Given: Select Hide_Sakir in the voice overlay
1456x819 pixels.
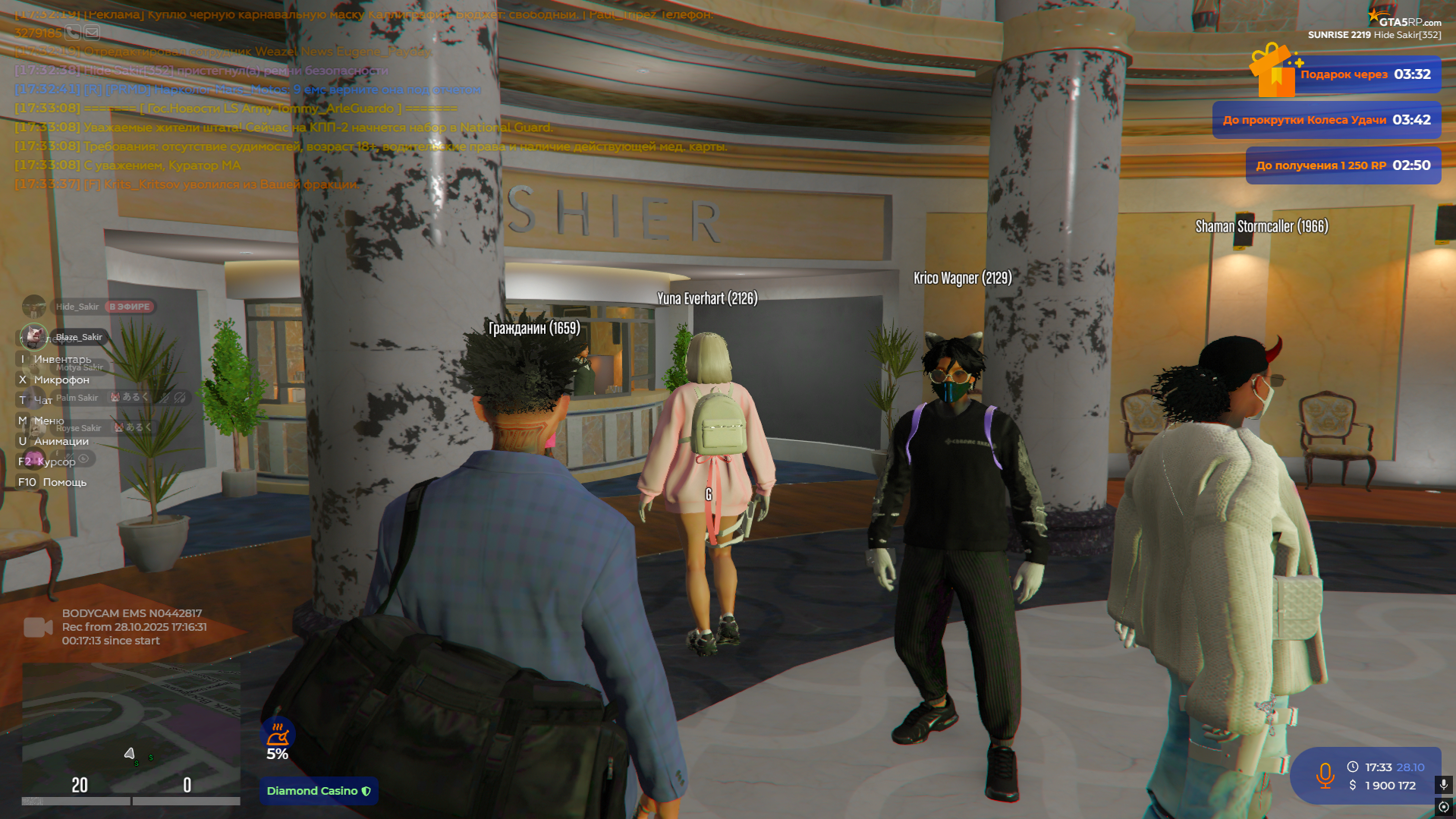Looking at the screenshot, I should pyautogui.click(x=77, y=307).
